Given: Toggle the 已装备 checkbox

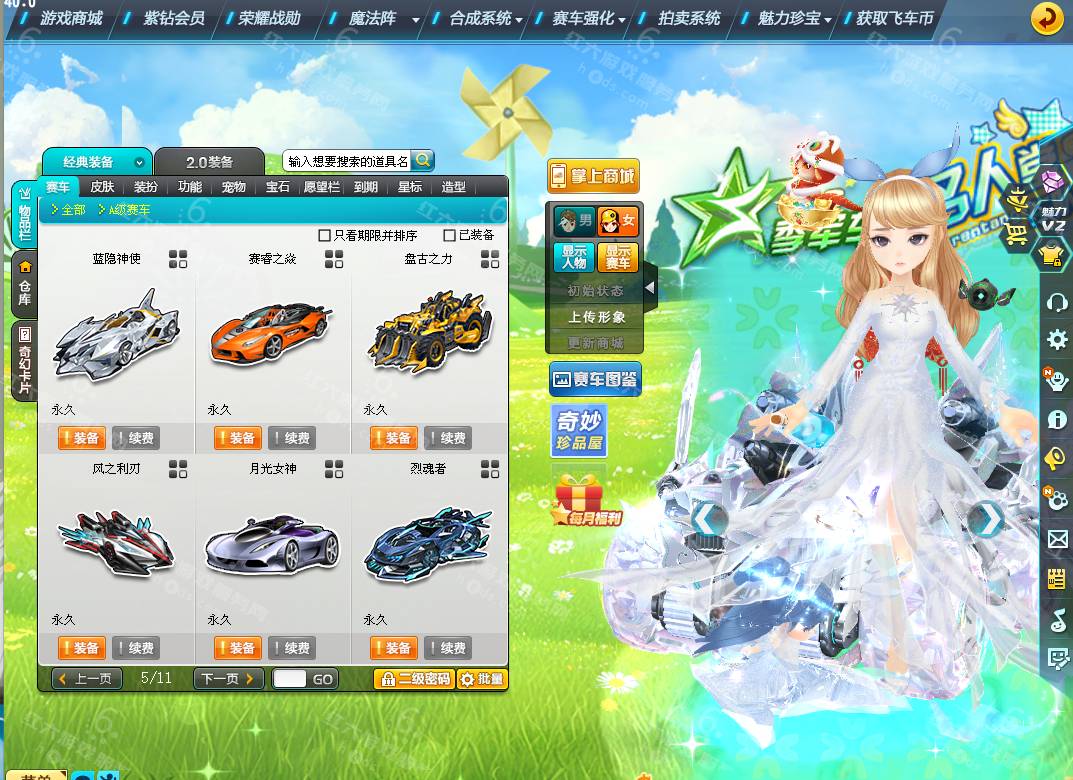Looking at the screenshot, I should click(x=450, y=235).
